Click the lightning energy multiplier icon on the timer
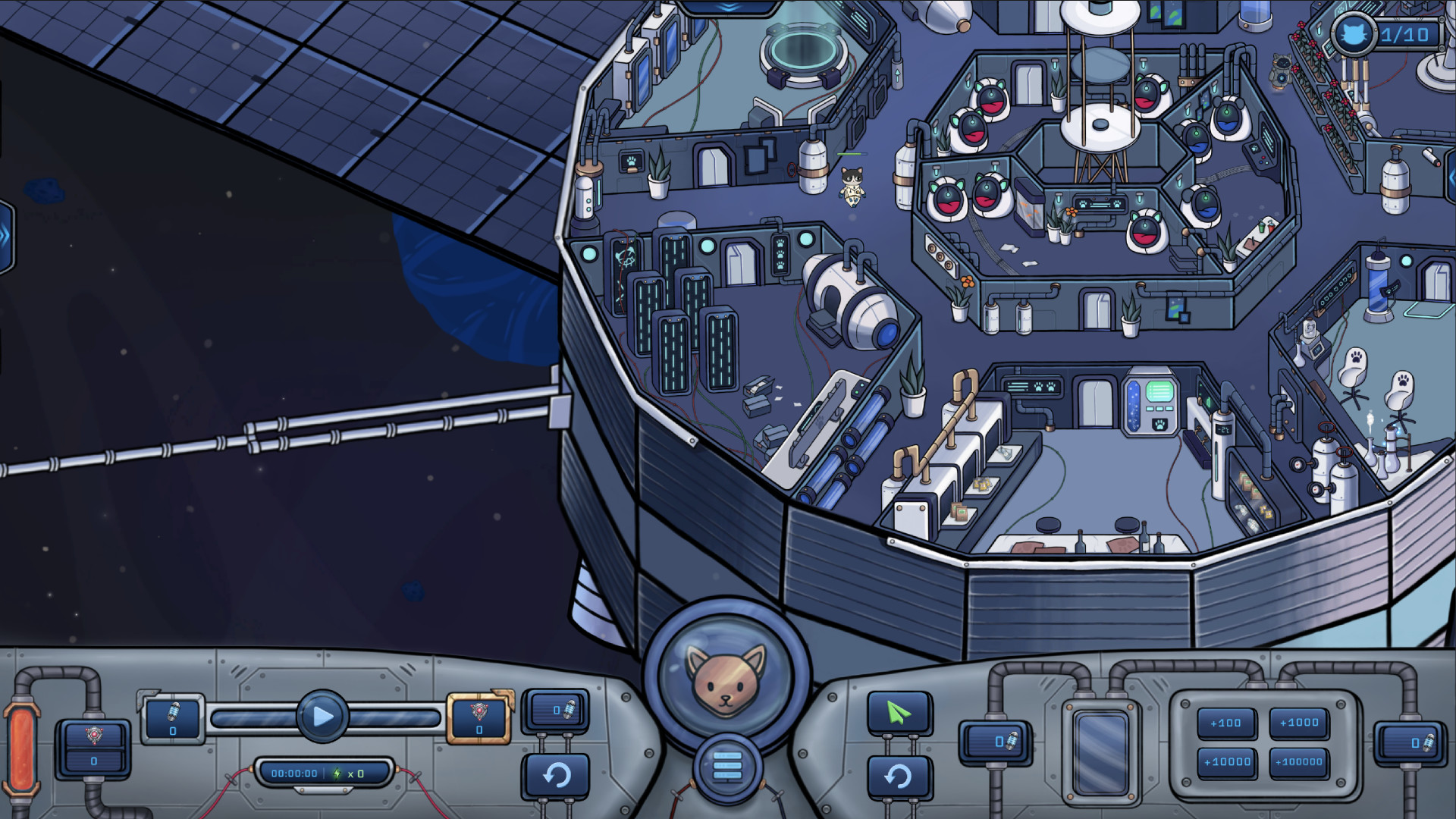Screen dimensions: 1456x819 pyautogui.click(x=337, y=773)
